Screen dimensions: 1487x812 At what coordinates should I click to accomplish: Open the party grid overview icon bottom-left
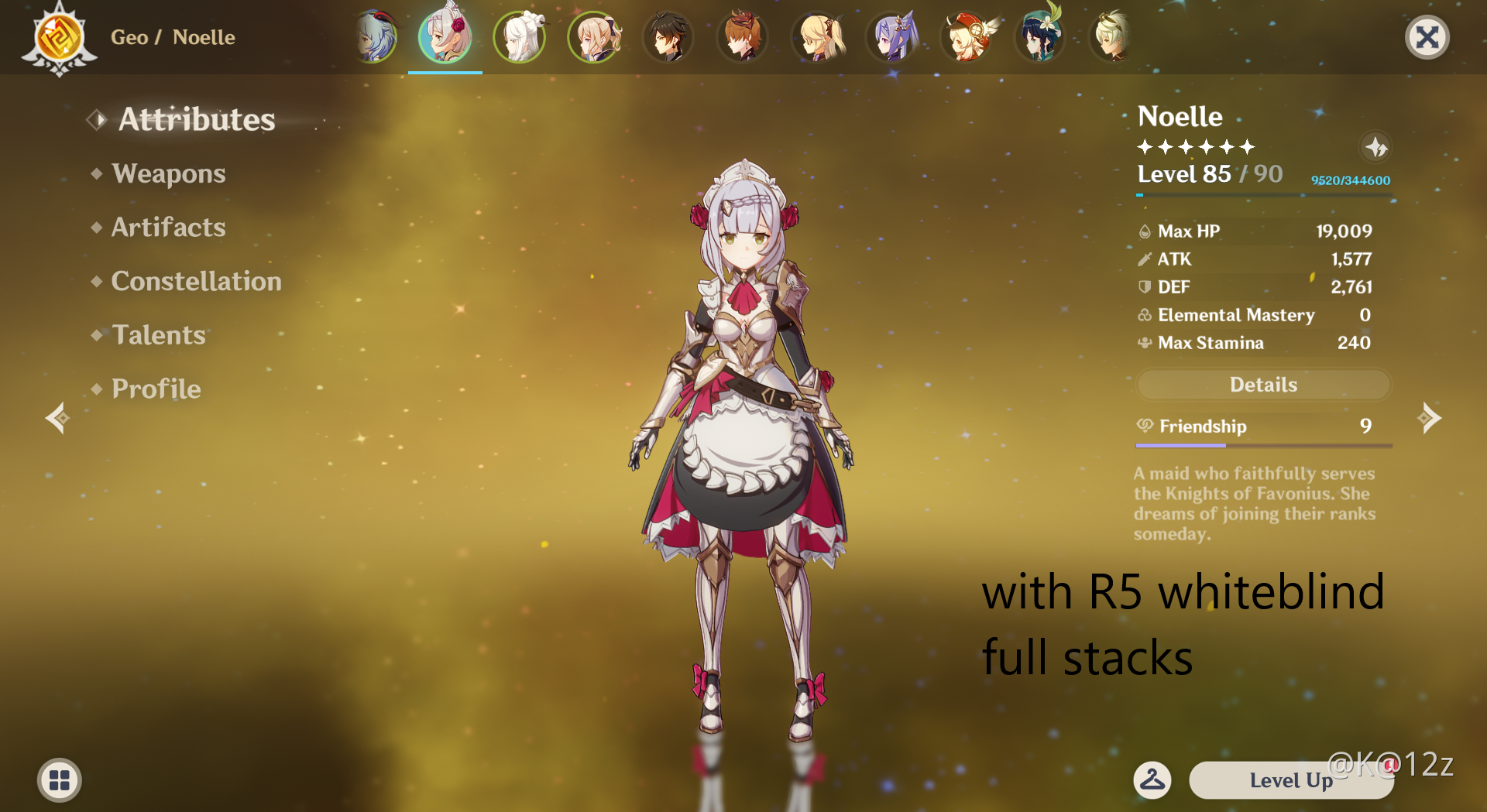[58, 780]
